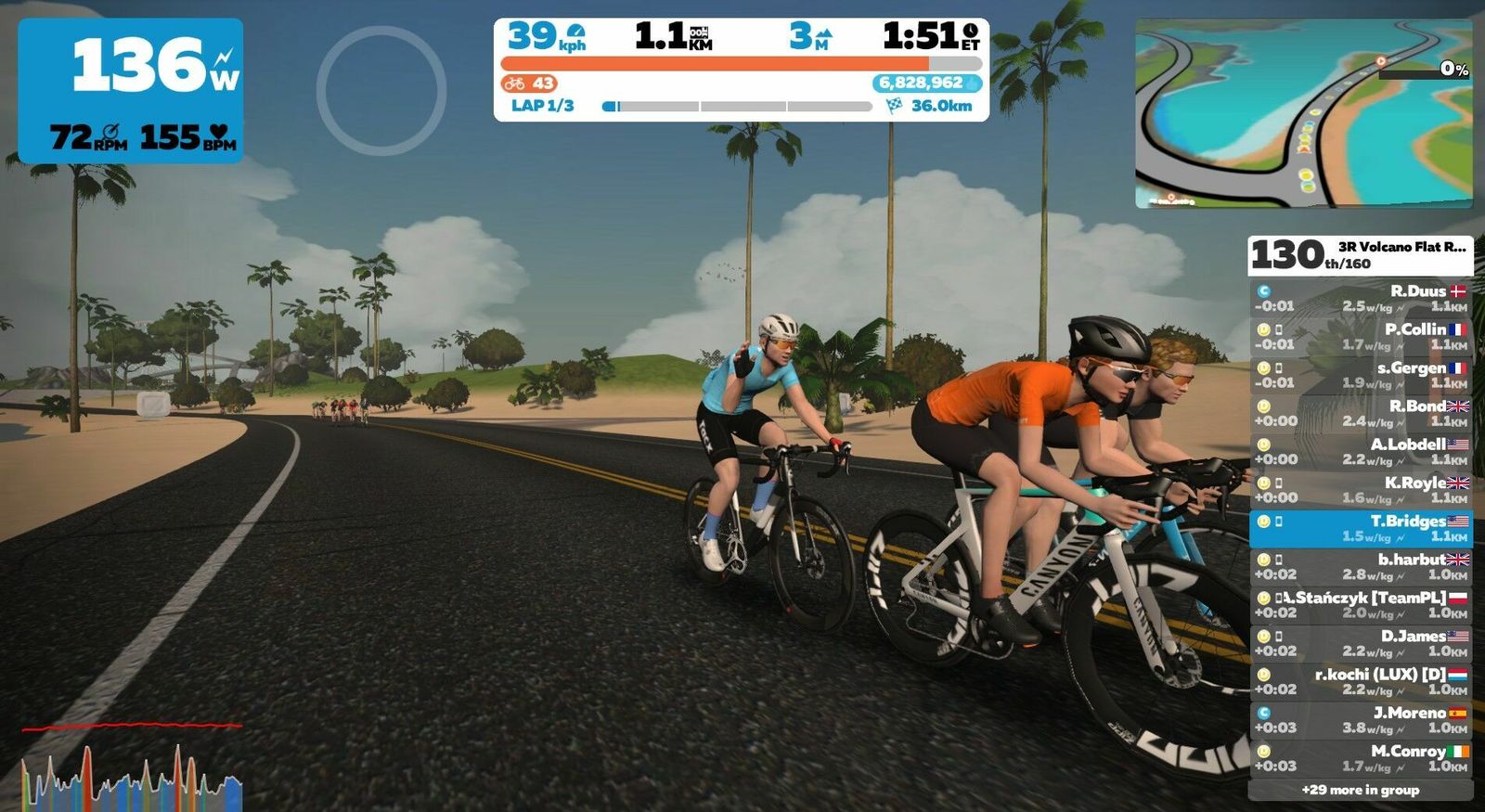This screenshot has height=812, width=1485.
Task: Select A.Lobdell in the riders list
Action: click(1361, 451)
